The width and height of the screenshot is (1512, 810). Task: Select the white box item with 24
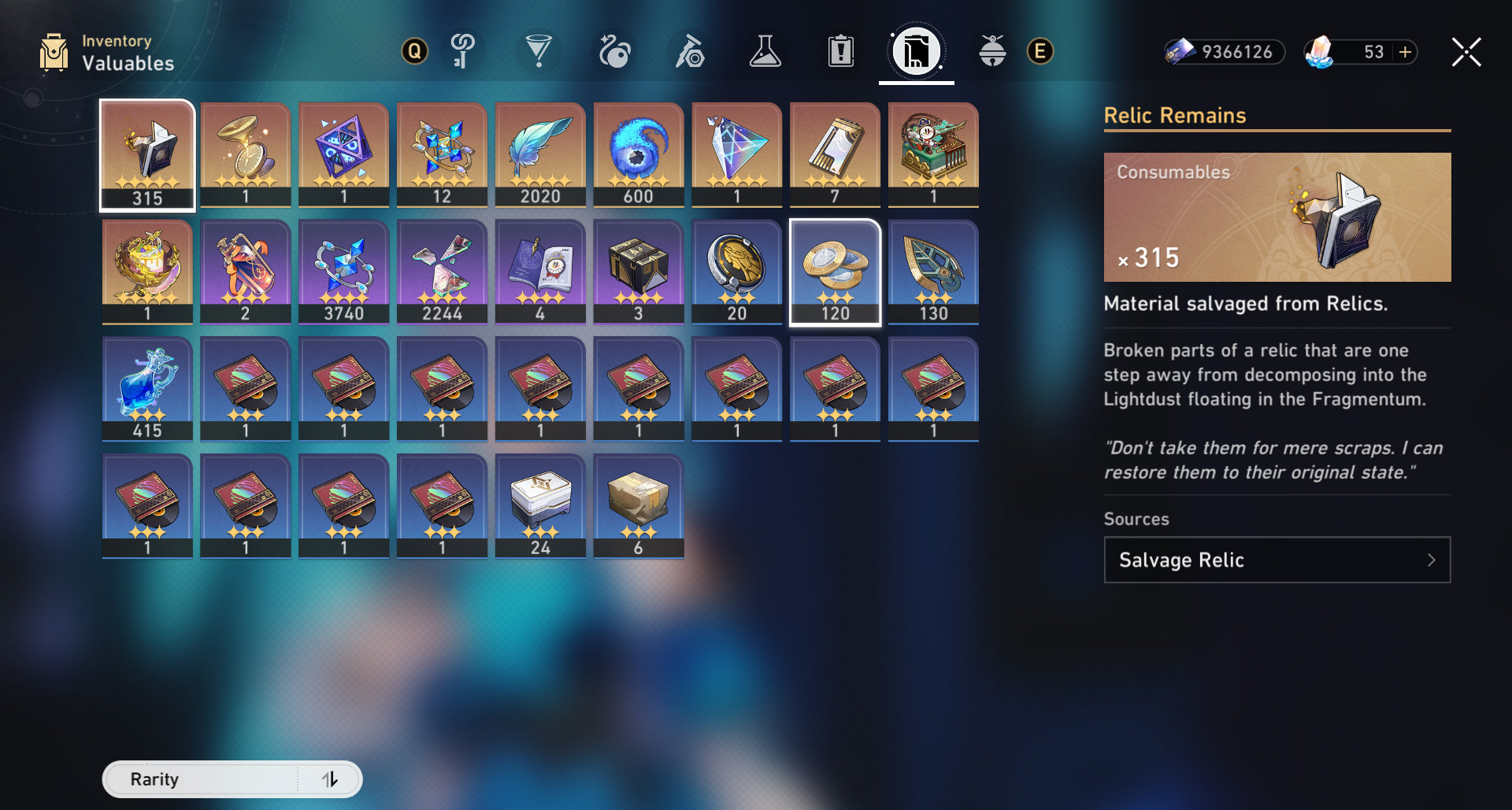[x=540, y=505]
